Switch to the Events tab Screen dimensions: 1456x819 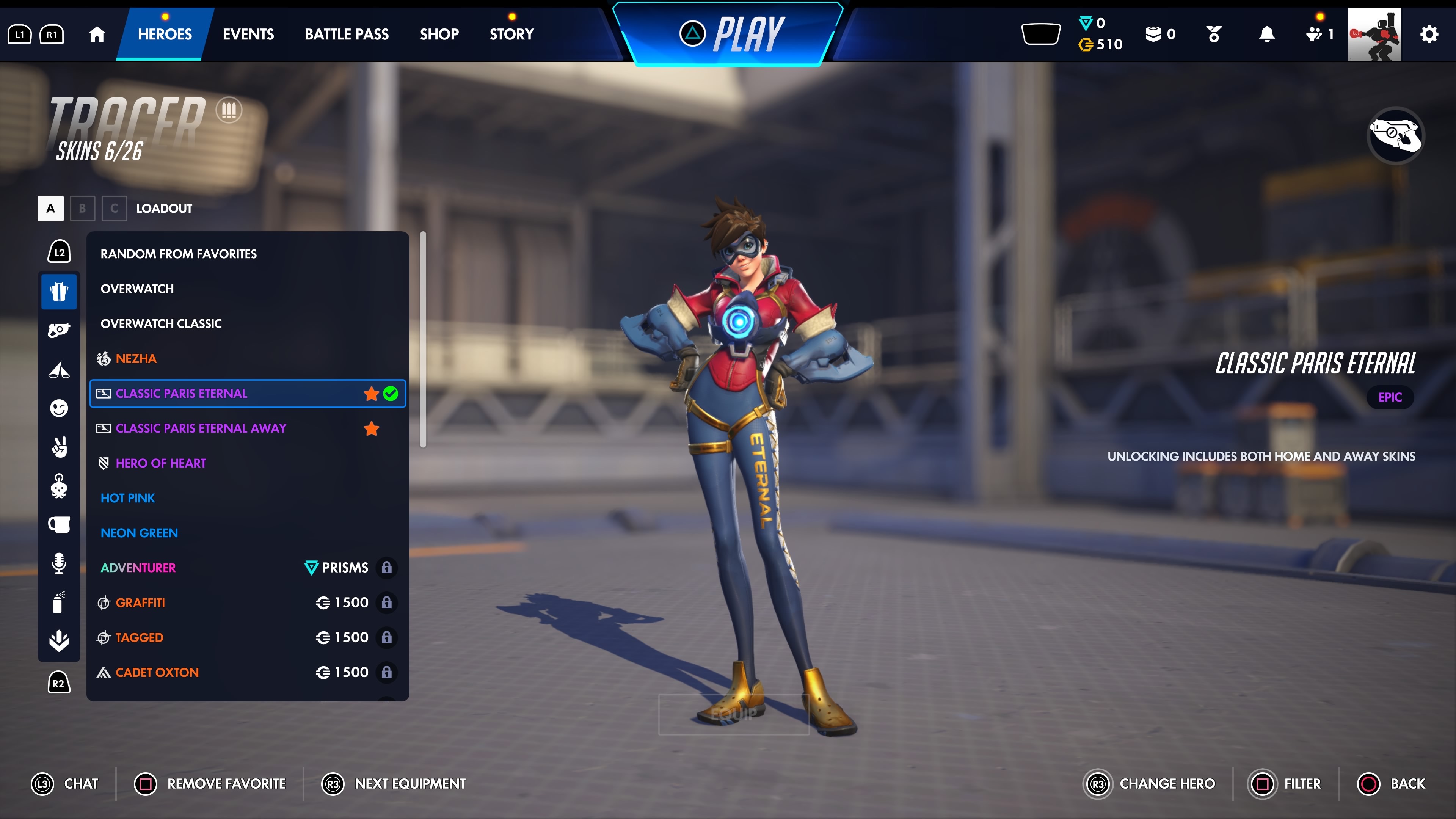click(248, 35)
